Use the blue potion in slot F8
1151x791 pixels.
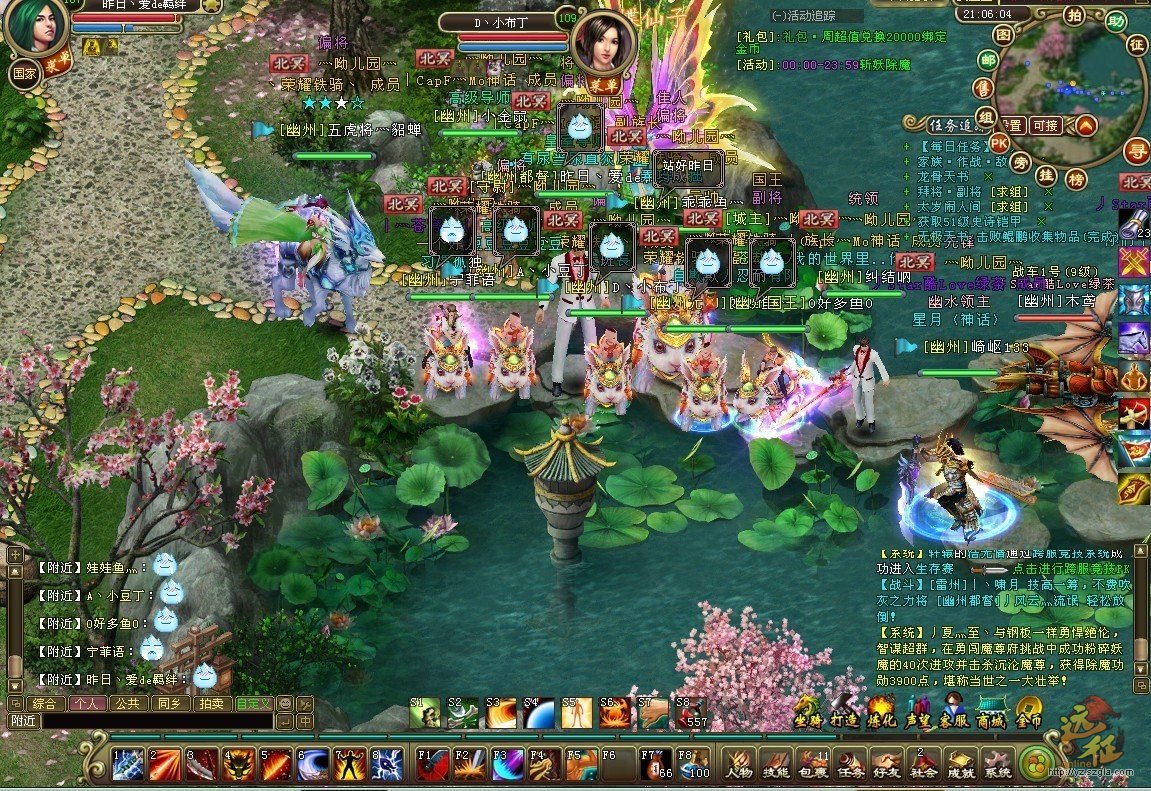(694, 764)
